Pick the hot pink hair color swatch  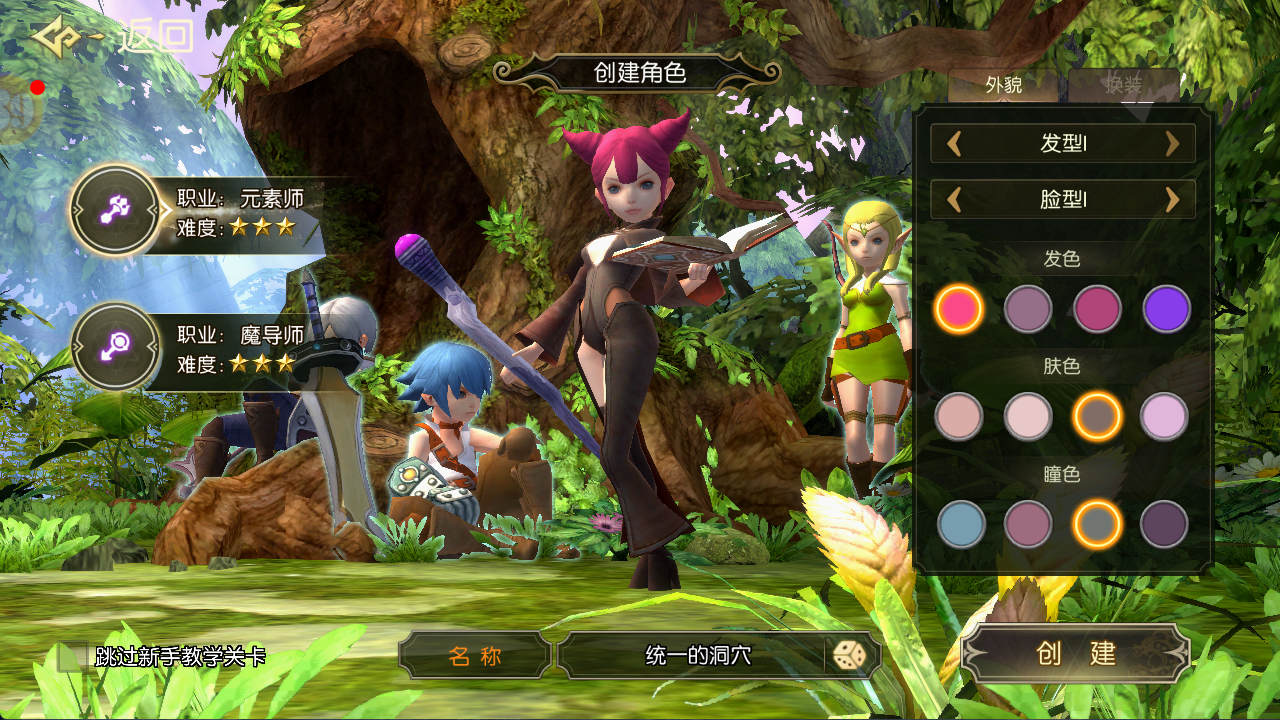[959, 309]
